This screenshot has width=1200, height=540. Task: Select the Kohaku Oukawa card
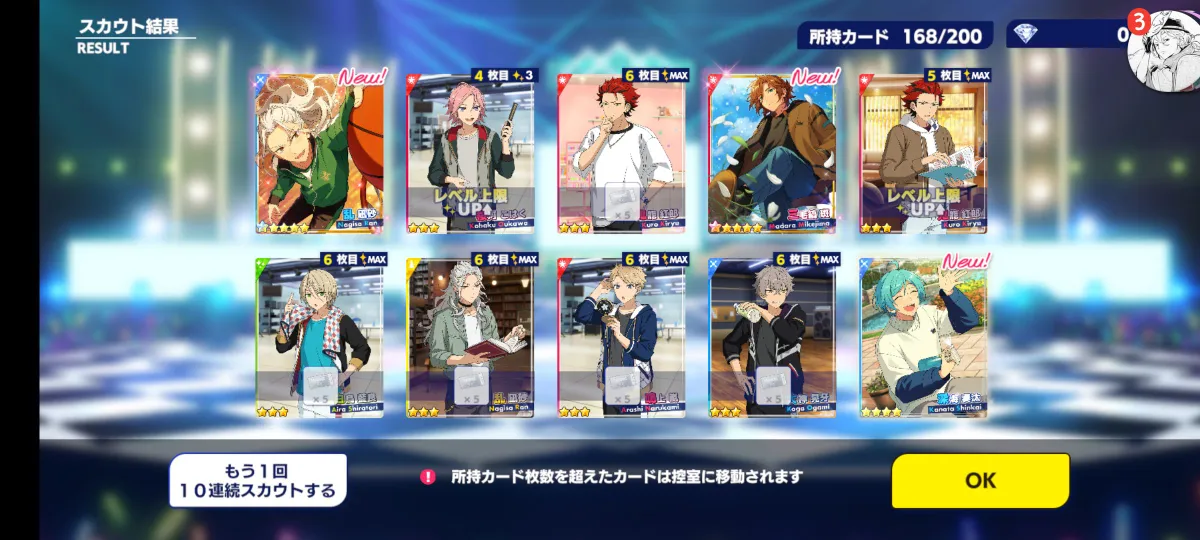point(470,153)
